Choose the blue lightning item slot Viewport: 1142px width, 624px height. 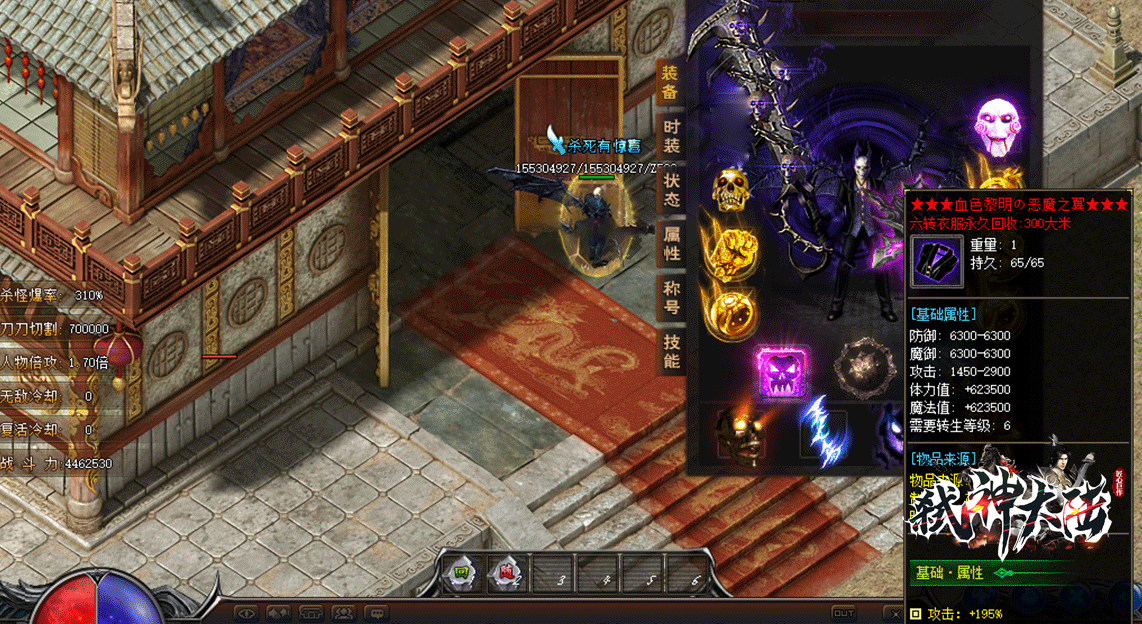[821, 432]
